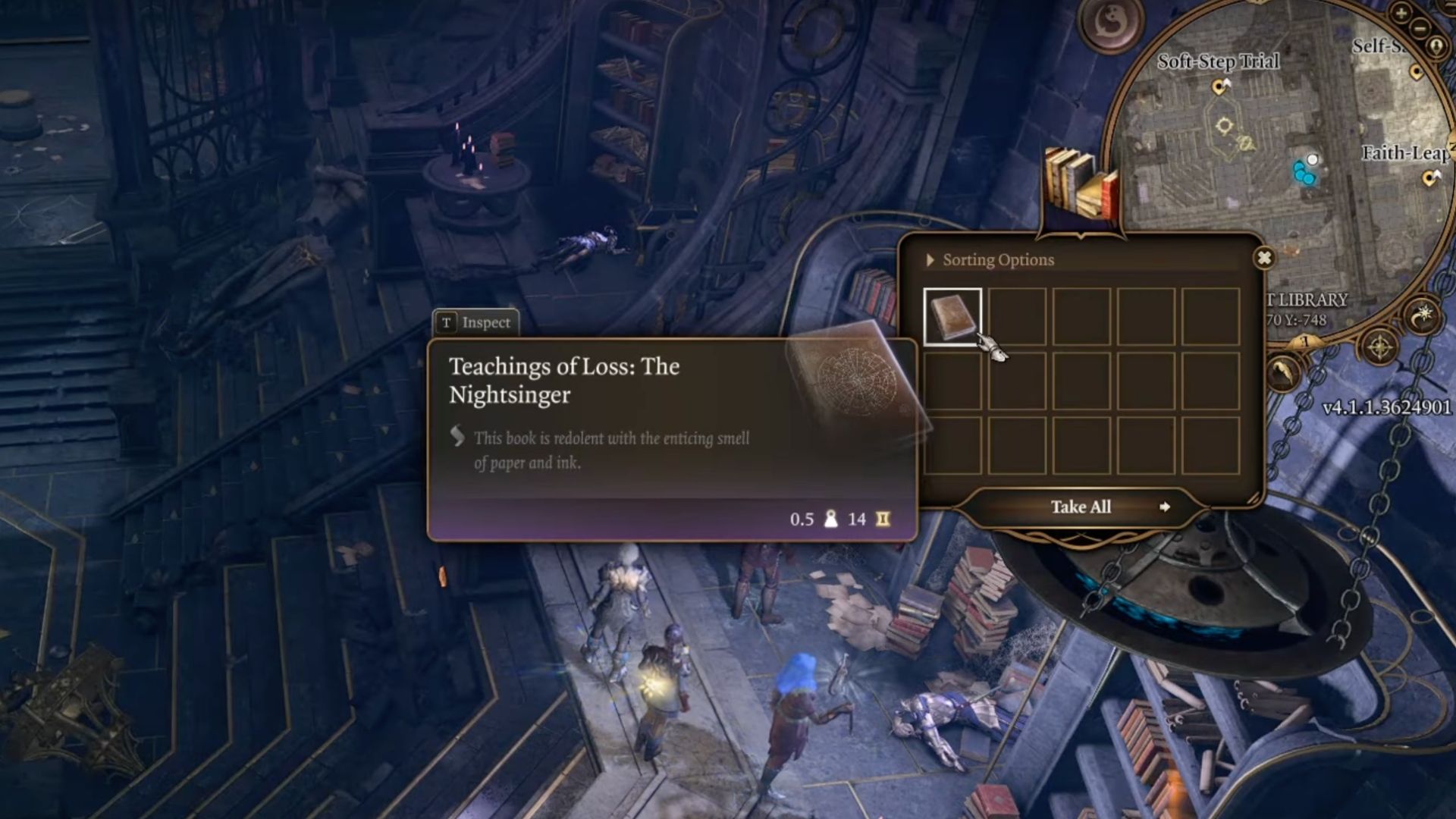1456x819 pixels.
Task: Click the swirl emblem button beside minimap
Action: pyautogui.click(x=1111, y=23)
